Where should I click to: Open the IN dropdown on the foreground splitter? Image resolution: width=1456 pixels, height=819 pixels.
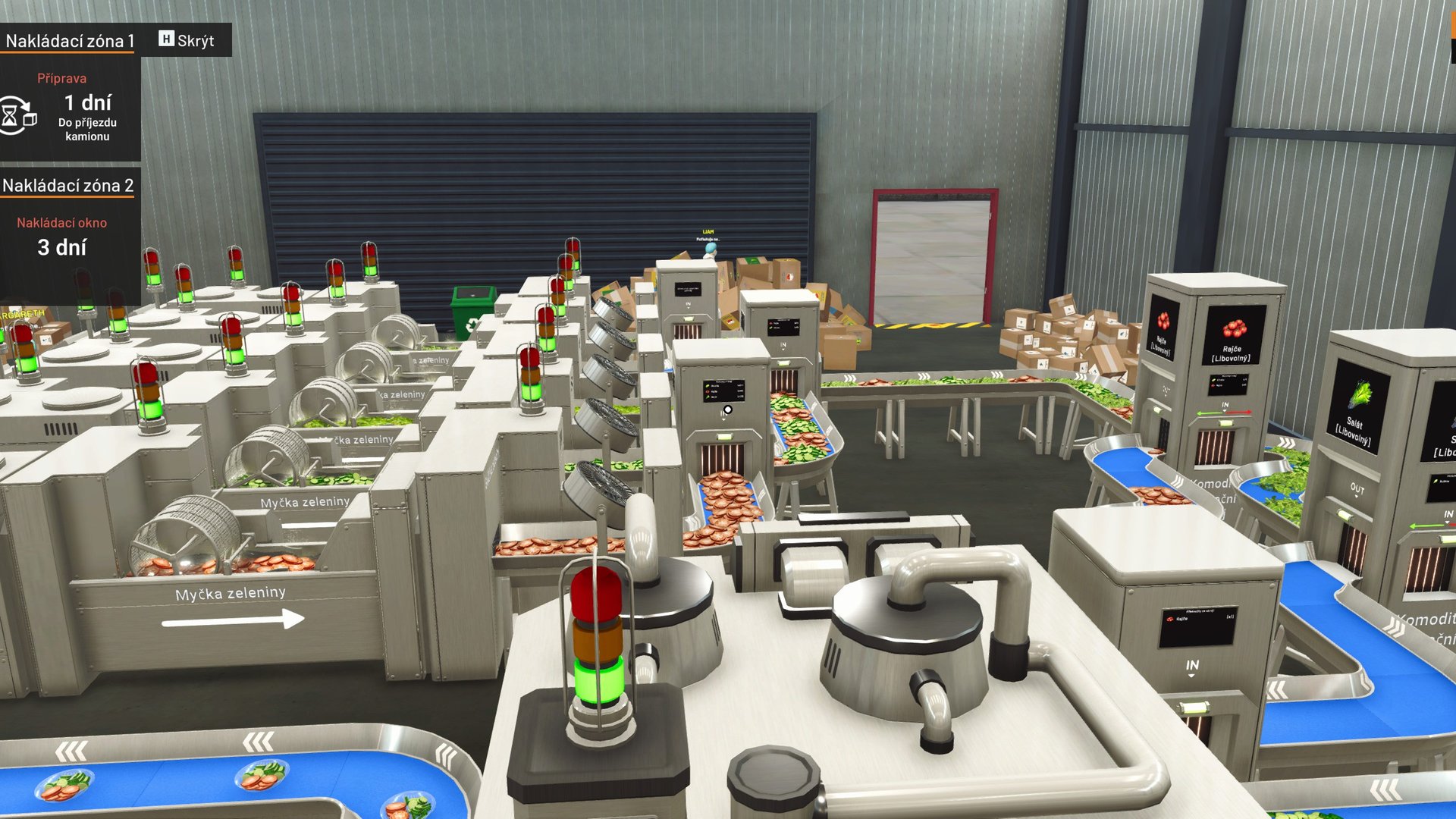pyautogui.click(x=1192, y=667)
